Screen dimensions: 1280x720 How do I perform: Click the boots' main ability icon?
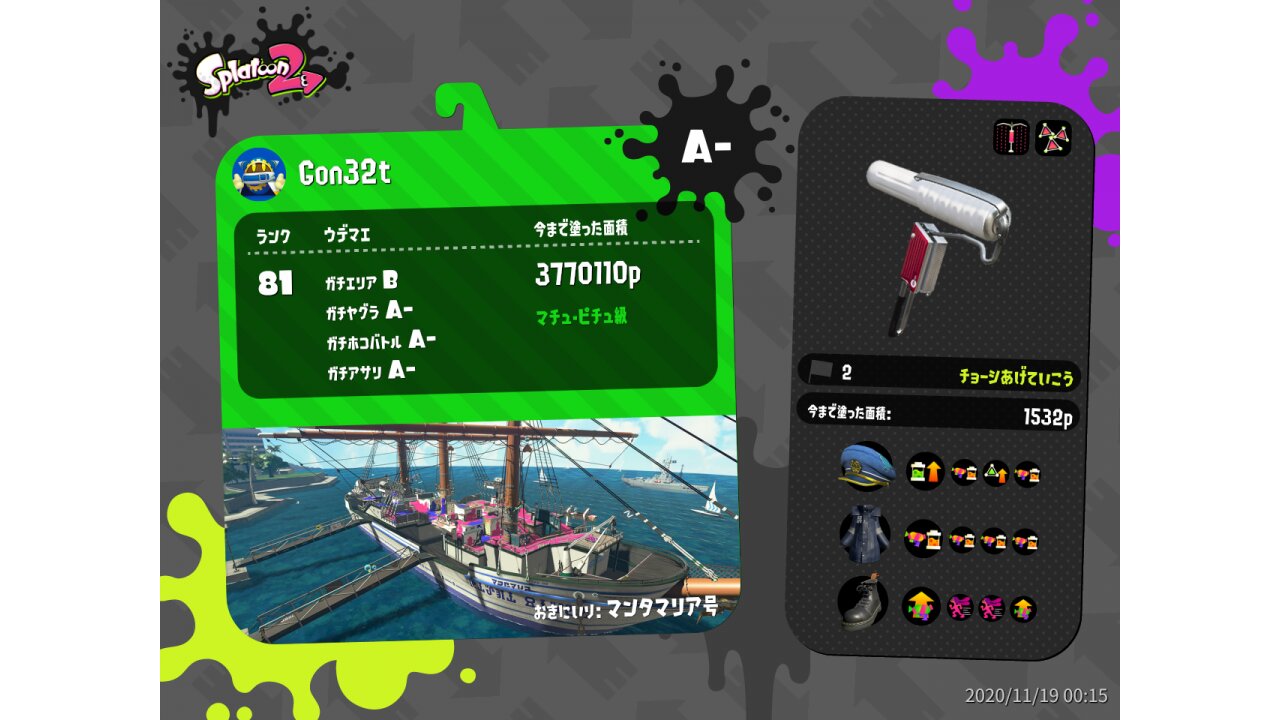tap(921, 606)
